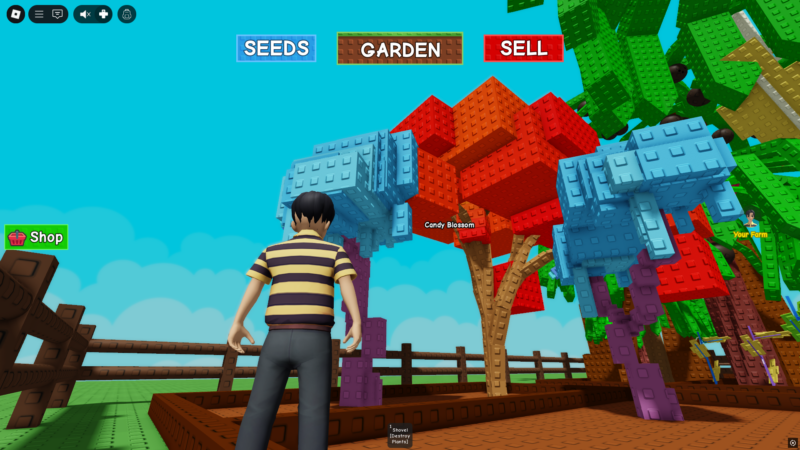Open the green Shop button
The image size is (800, 450).
pyautogui.click(x=36, y=237)
